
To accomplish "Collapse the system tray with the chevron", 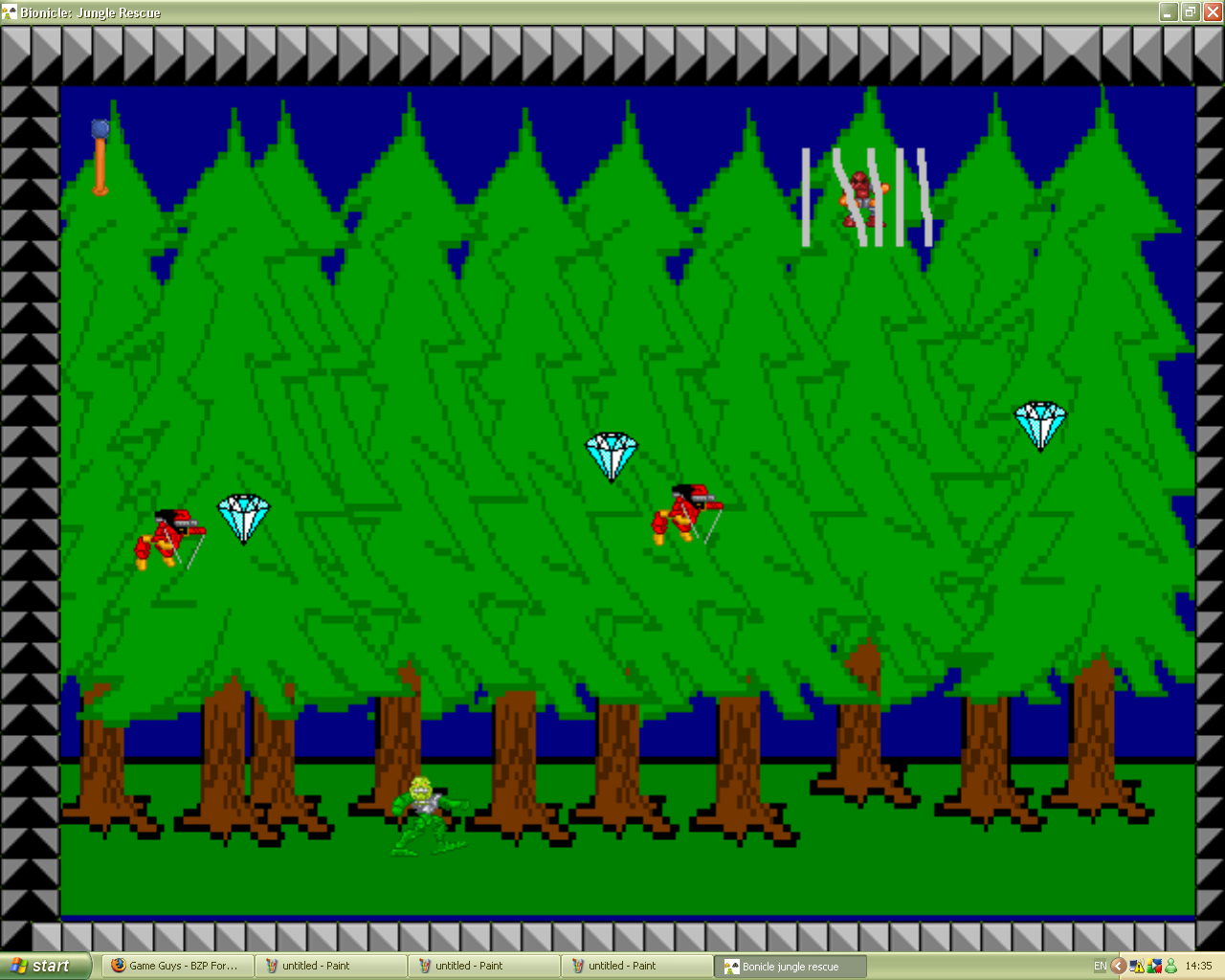I will (1117, 966).
